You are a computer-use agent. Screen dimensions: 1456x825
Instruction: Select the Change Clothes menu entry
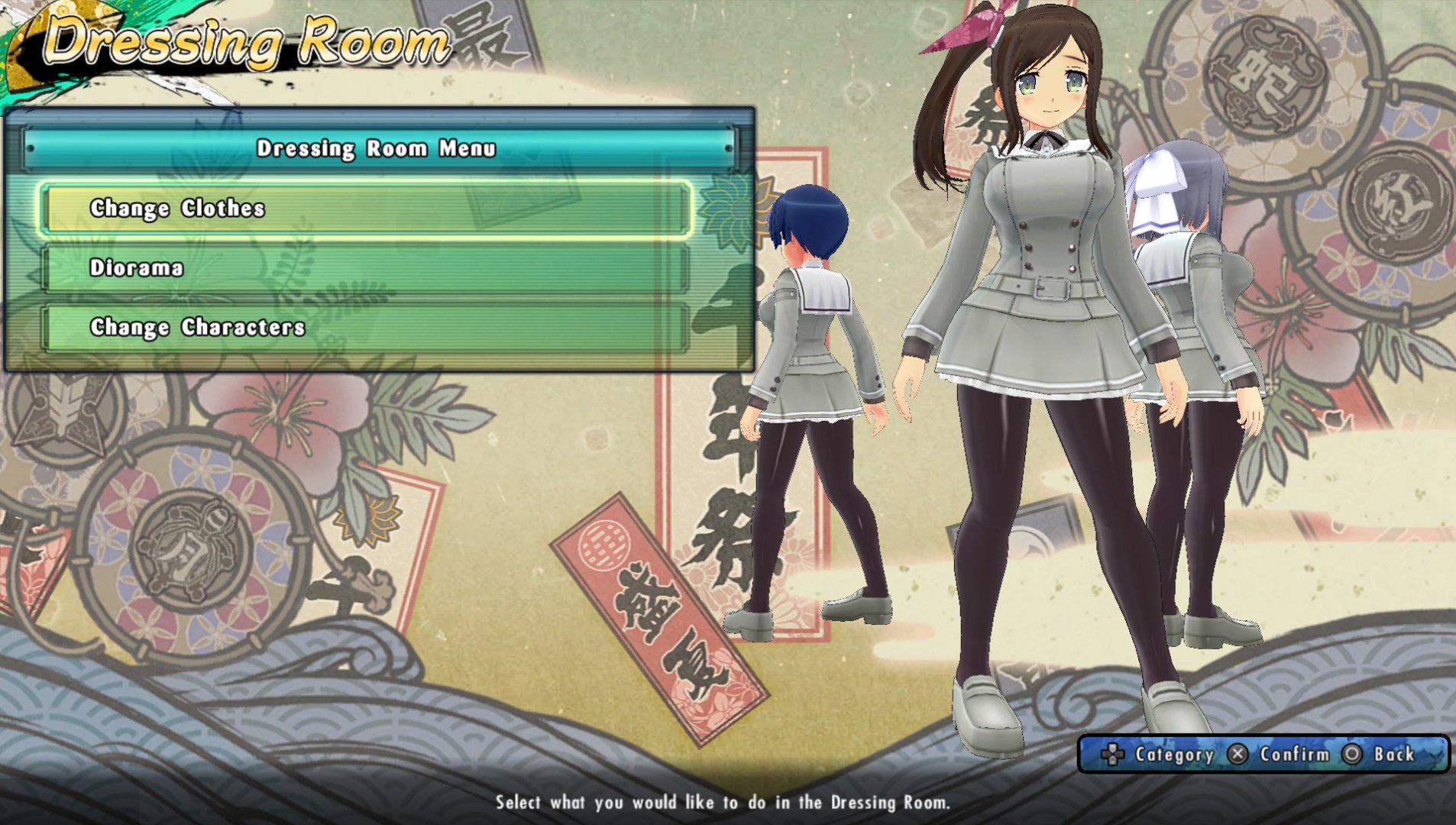pos(367,208)
